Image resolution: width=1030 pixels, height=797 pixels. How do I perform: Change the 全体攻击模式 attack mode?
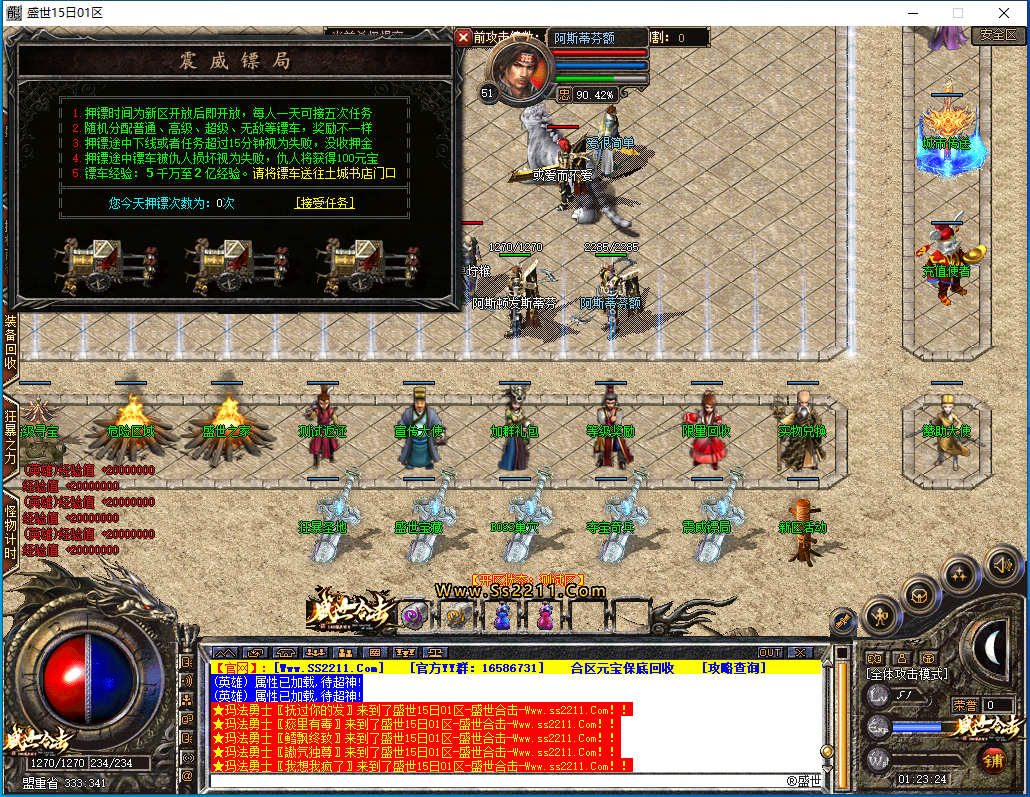pos(907,674)
